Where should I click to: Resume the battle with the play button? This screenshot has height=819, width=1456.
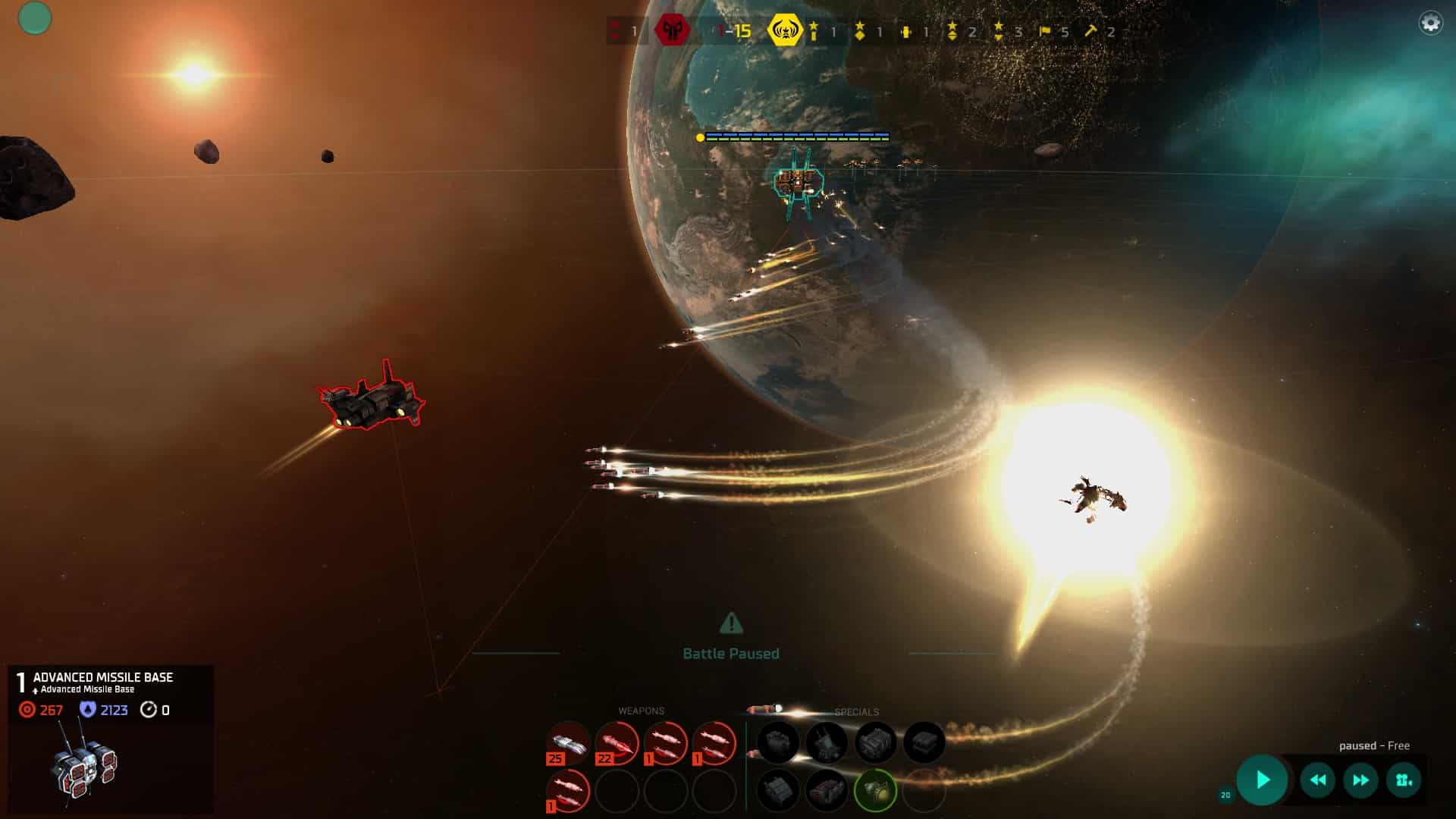tap(1262, 780)
